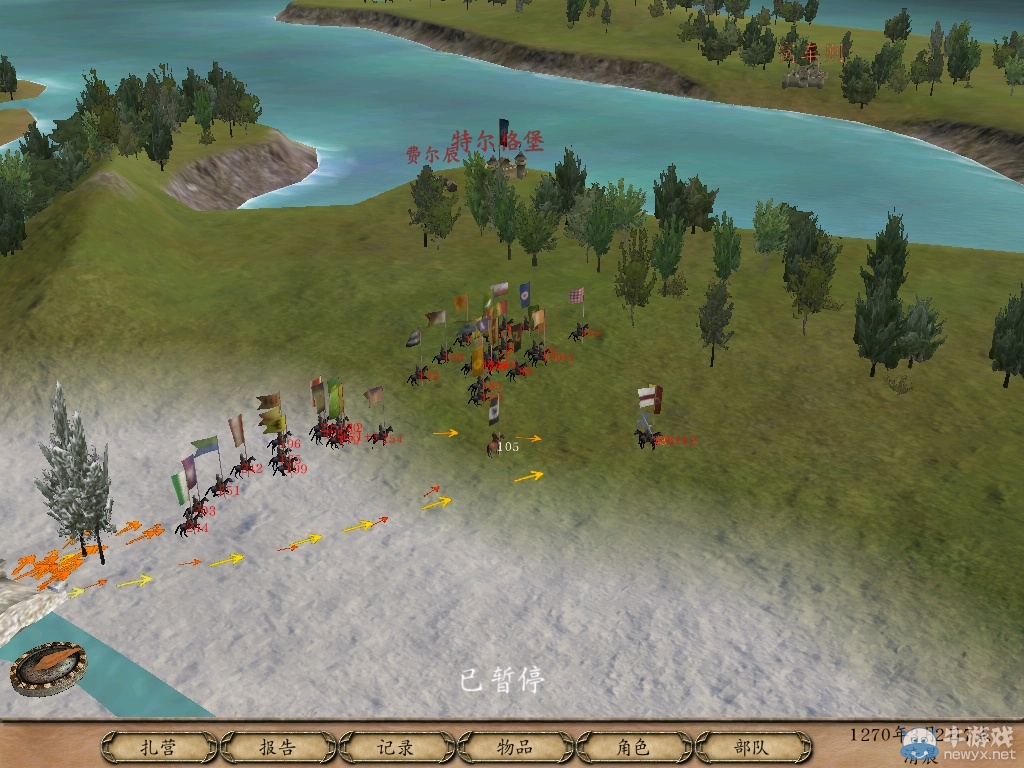View the 角色 character sheet
The image size is (1024, 768).
pos(633,747)
